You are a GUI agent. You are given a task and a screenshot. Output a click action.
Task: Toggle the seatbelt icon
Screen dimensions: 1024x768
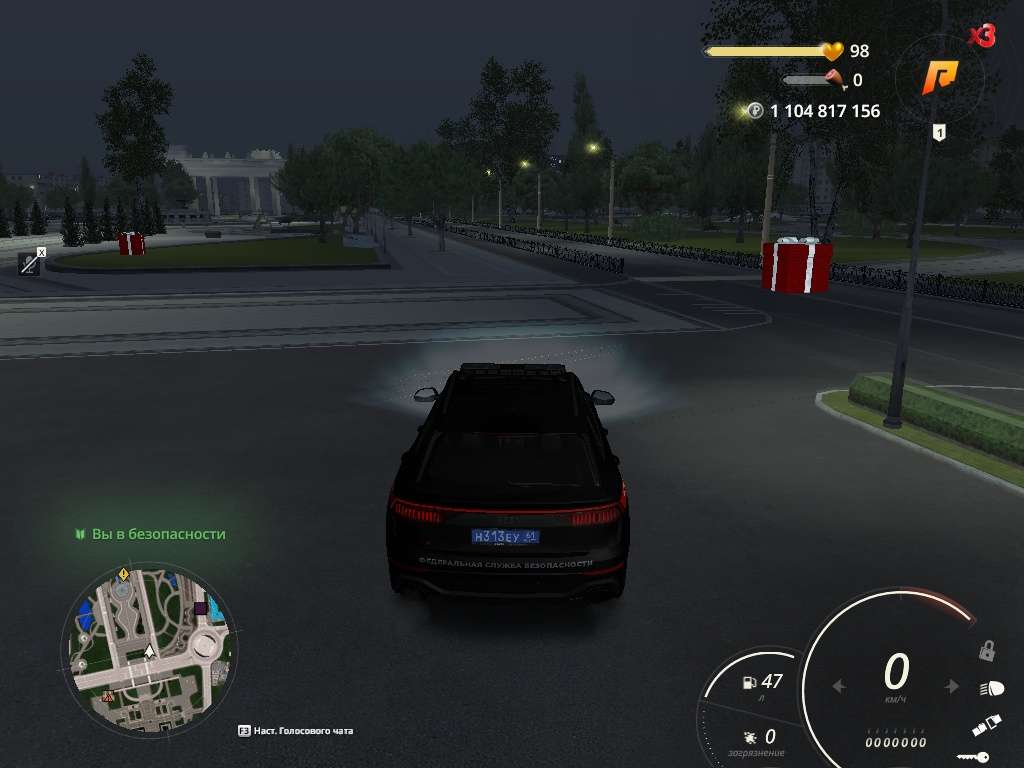[x=986, y=726]
